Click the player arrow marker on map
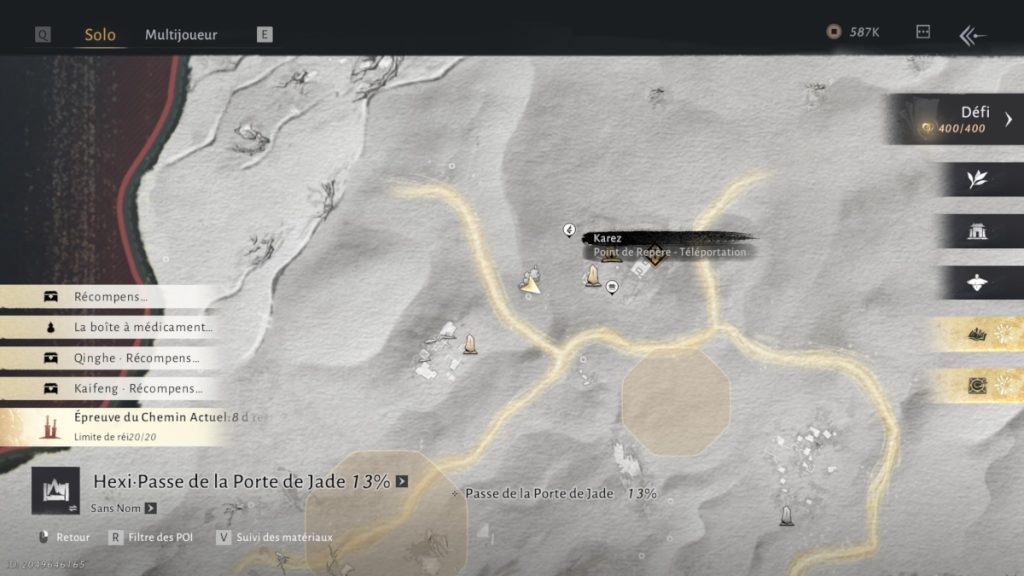This screenshot has width=1024, height=576. (x=531, y=284)
